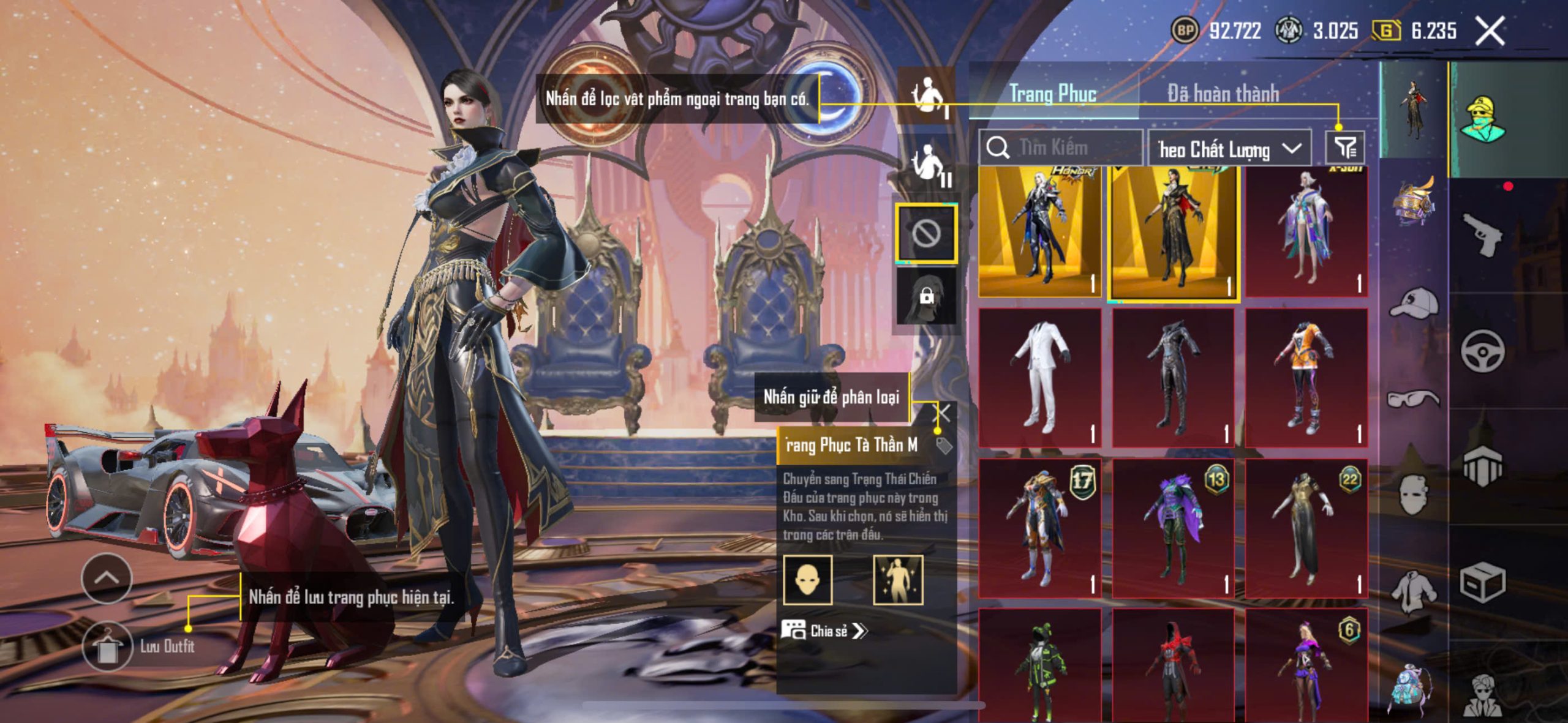Select the level 17 armored outfit
Viewport: 1568px width, 723px height.
click(x=1039, y=528)
